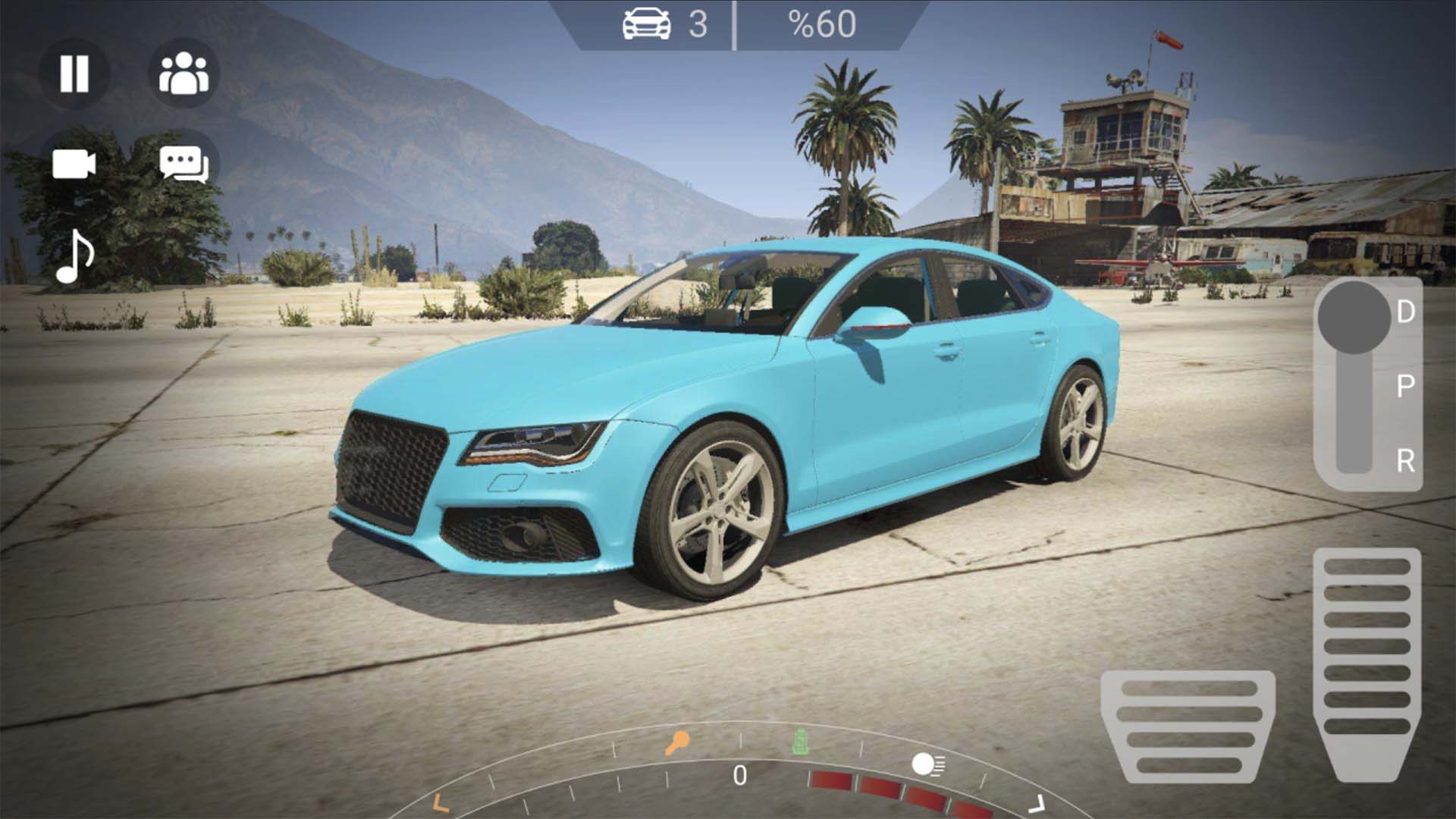
Task: Activate the left turn signal
Action: (440, 802)
